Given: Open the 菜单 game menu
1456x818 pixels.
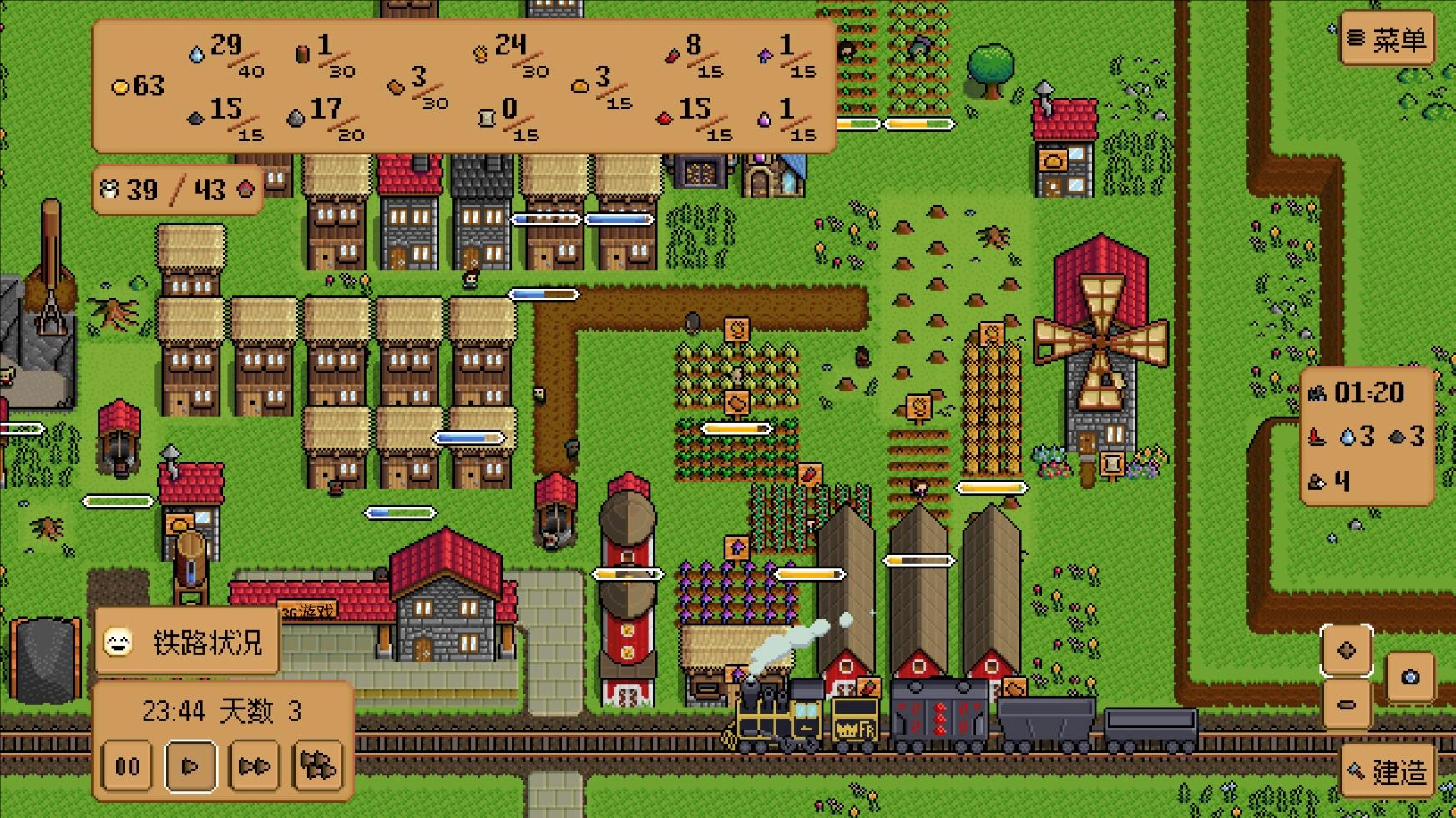Looking at the screenshot, I should click(1388, 38).
